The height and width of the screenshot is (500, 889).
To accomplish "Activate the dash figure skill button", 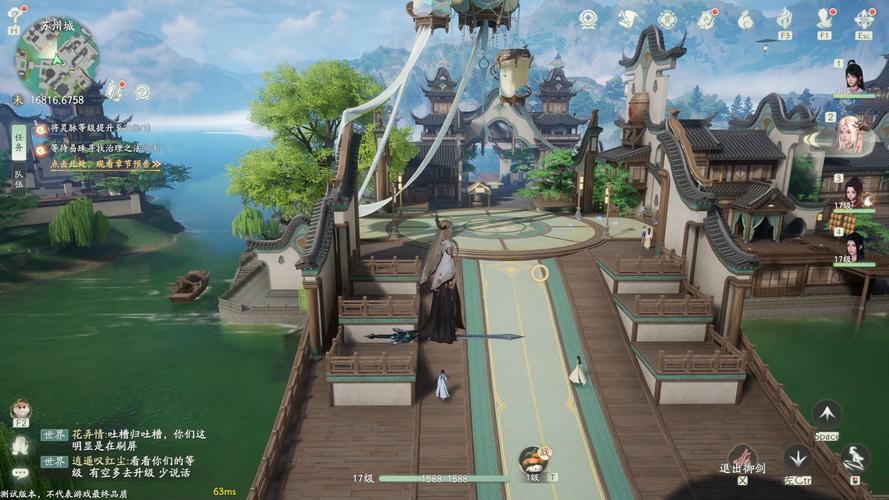I will coord(854,458).
